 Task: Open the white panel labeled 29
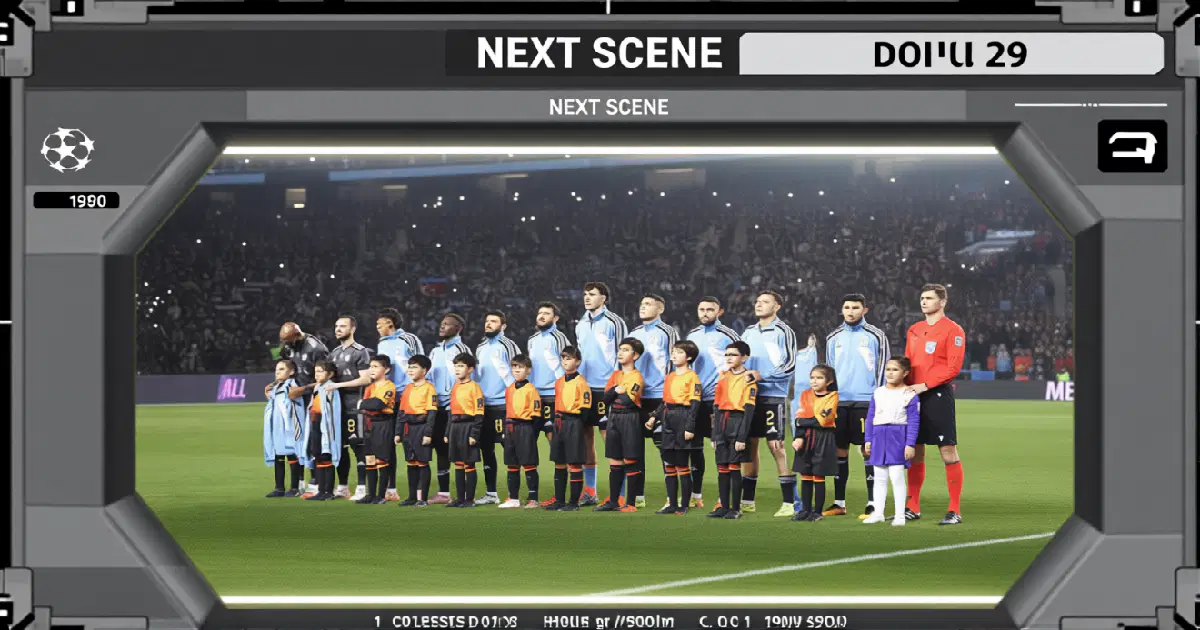tap(950, 54)
